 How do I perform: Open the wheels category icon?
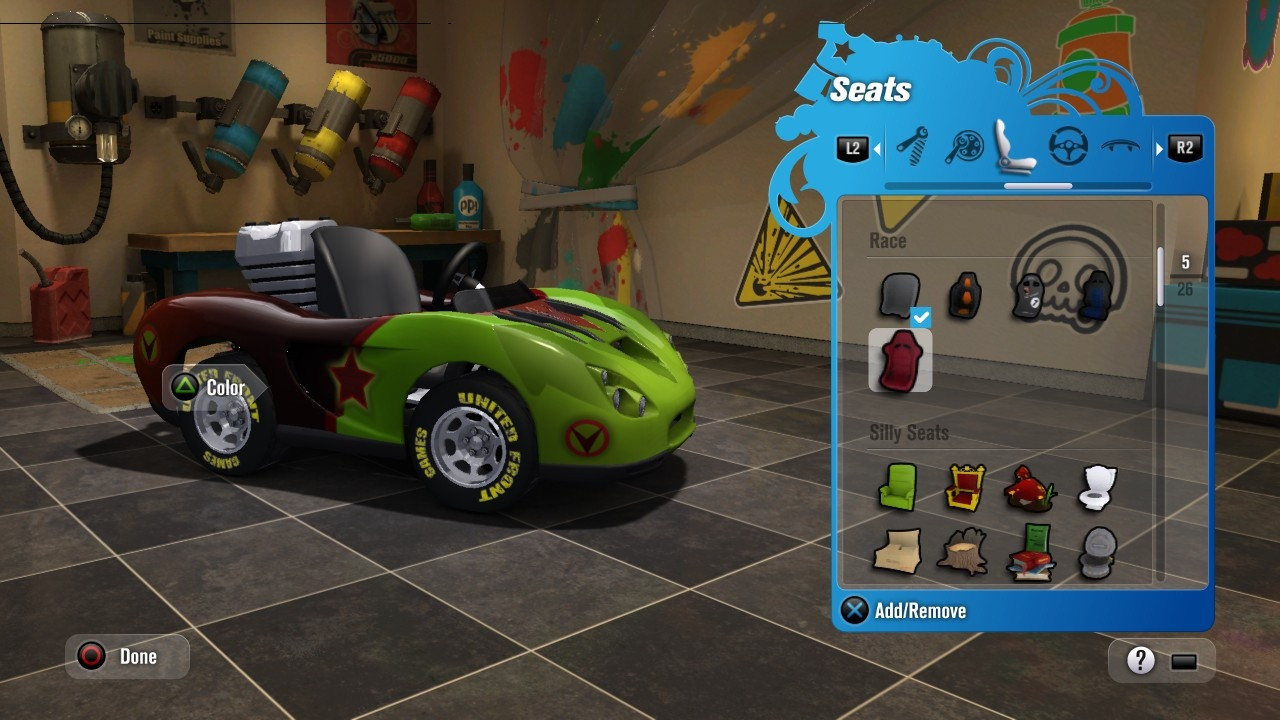(x=962, y=144)
